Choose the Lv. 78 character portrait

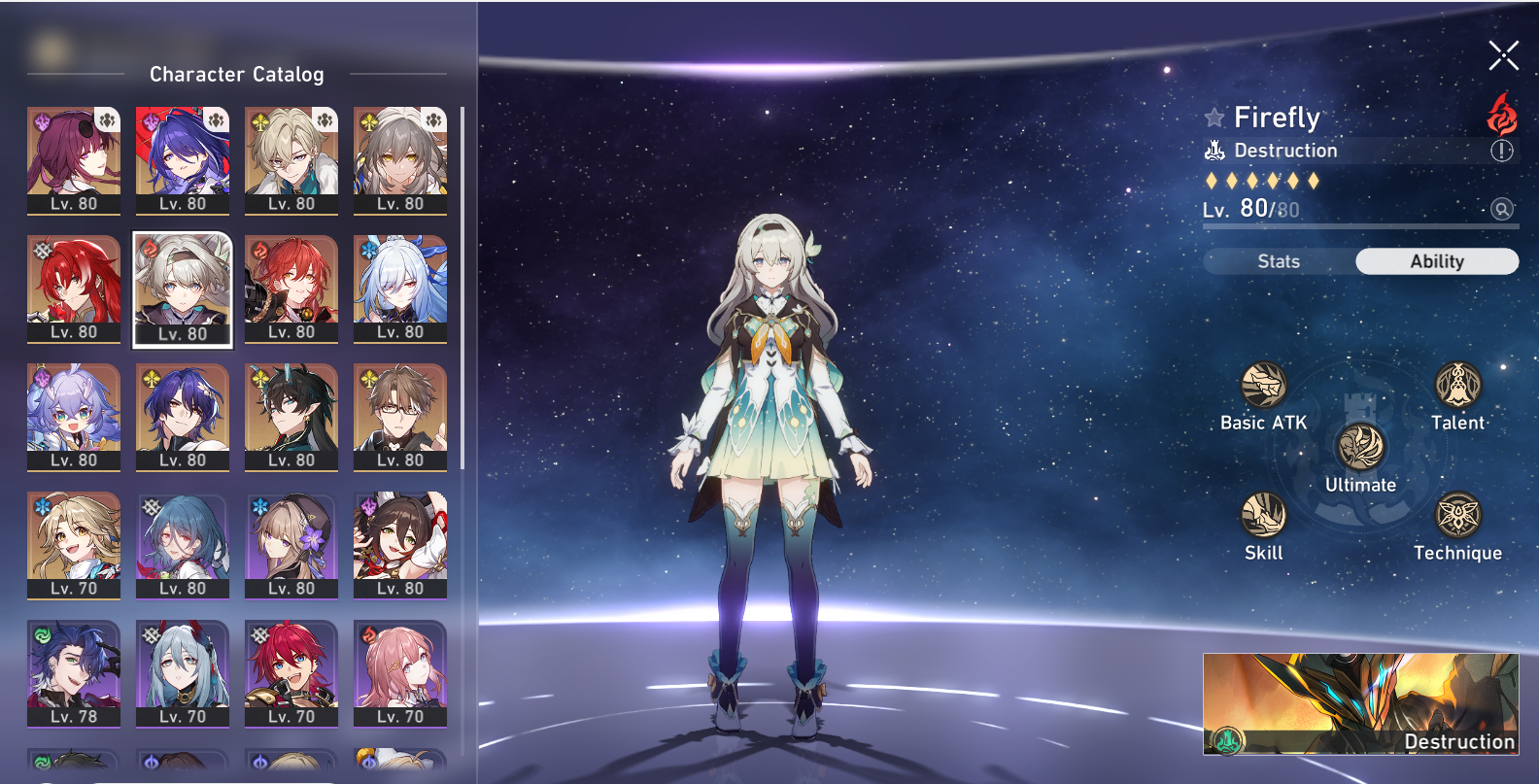pos(74,673)
